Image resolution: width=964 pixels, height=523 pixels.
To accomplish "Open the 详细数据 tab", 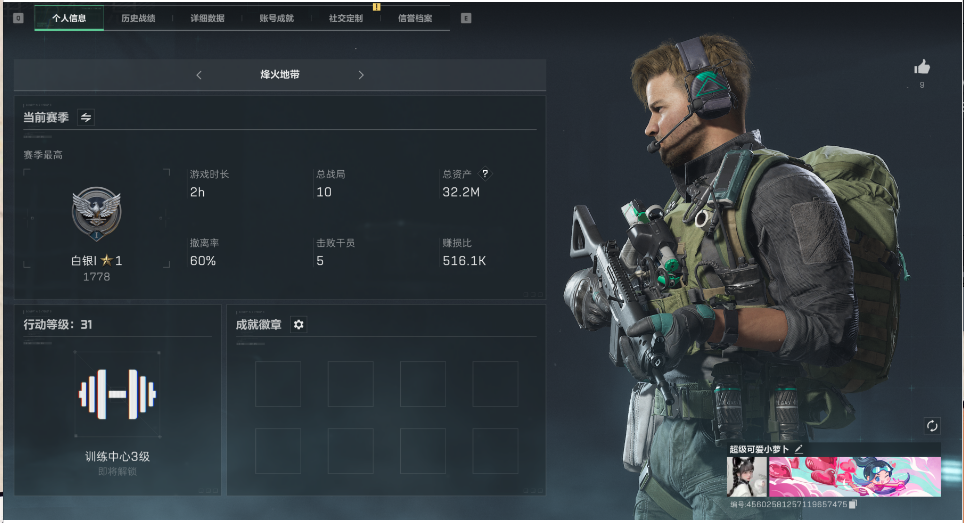I will tap(207, 18).
